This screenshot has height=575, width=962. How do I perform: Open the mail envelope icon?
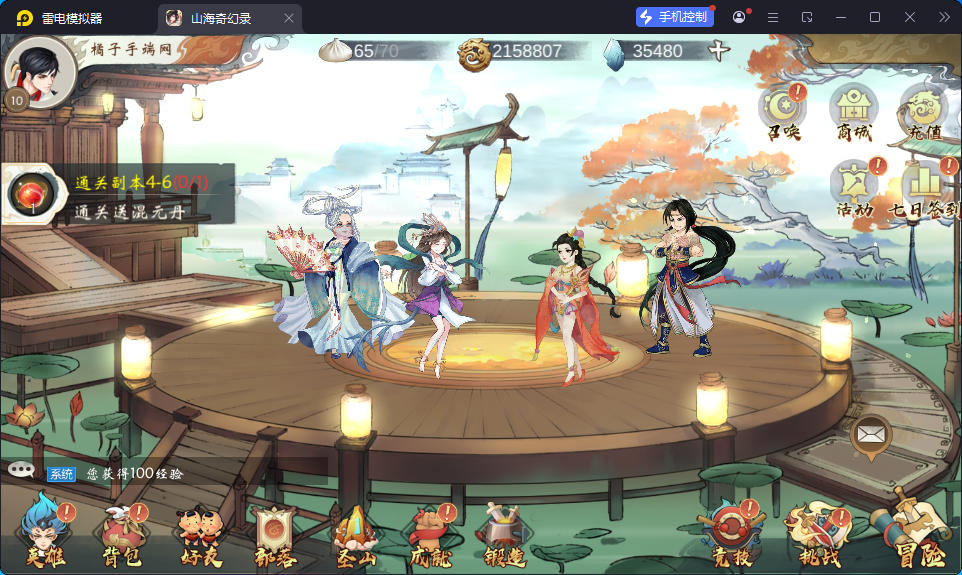coord(871,435)
